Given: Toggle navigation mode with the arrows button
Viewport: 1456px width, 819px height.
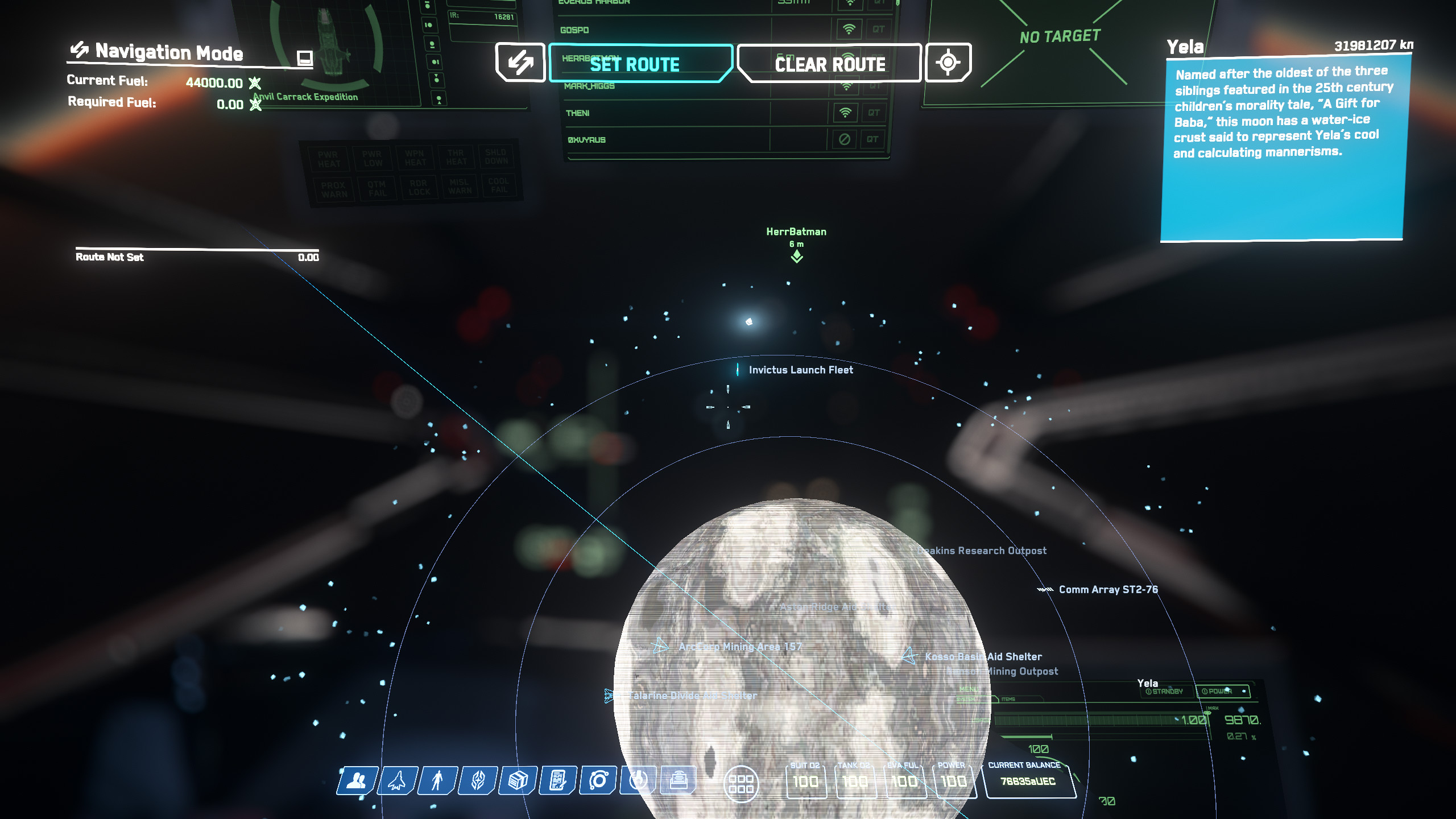Looking at the screenshot, I should tap(520, 63).
